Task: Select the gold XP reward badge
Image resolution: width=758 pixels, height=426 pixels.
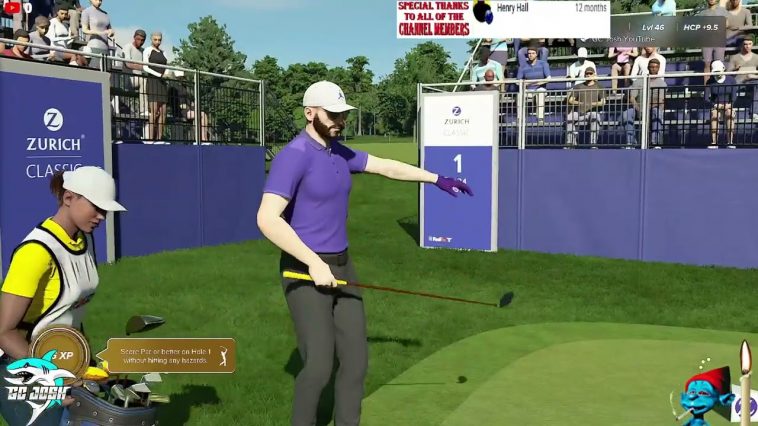Action: click(59, 352)
